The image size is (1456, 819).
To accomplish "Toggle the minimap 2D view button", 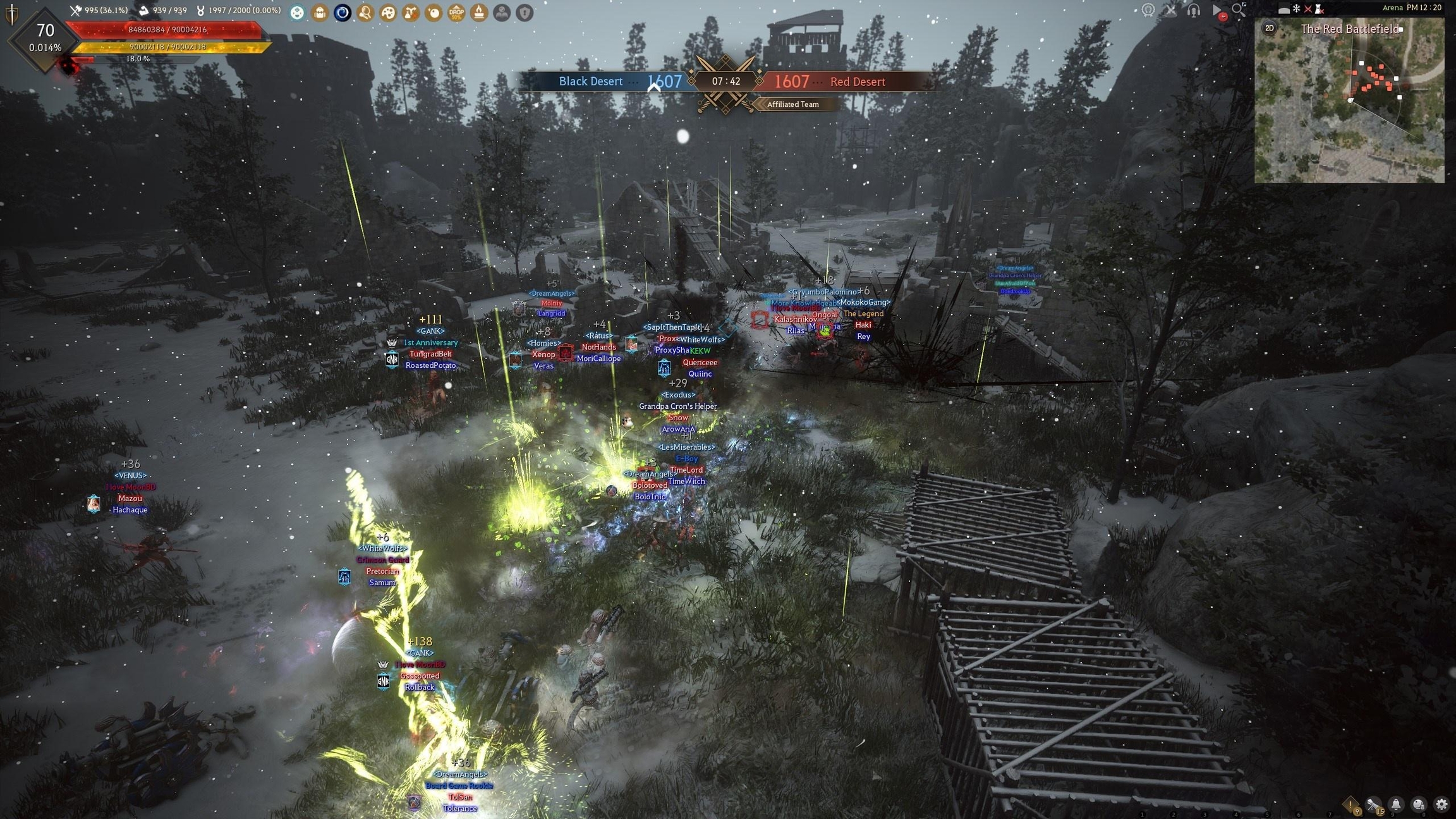I will [1269, 28].
